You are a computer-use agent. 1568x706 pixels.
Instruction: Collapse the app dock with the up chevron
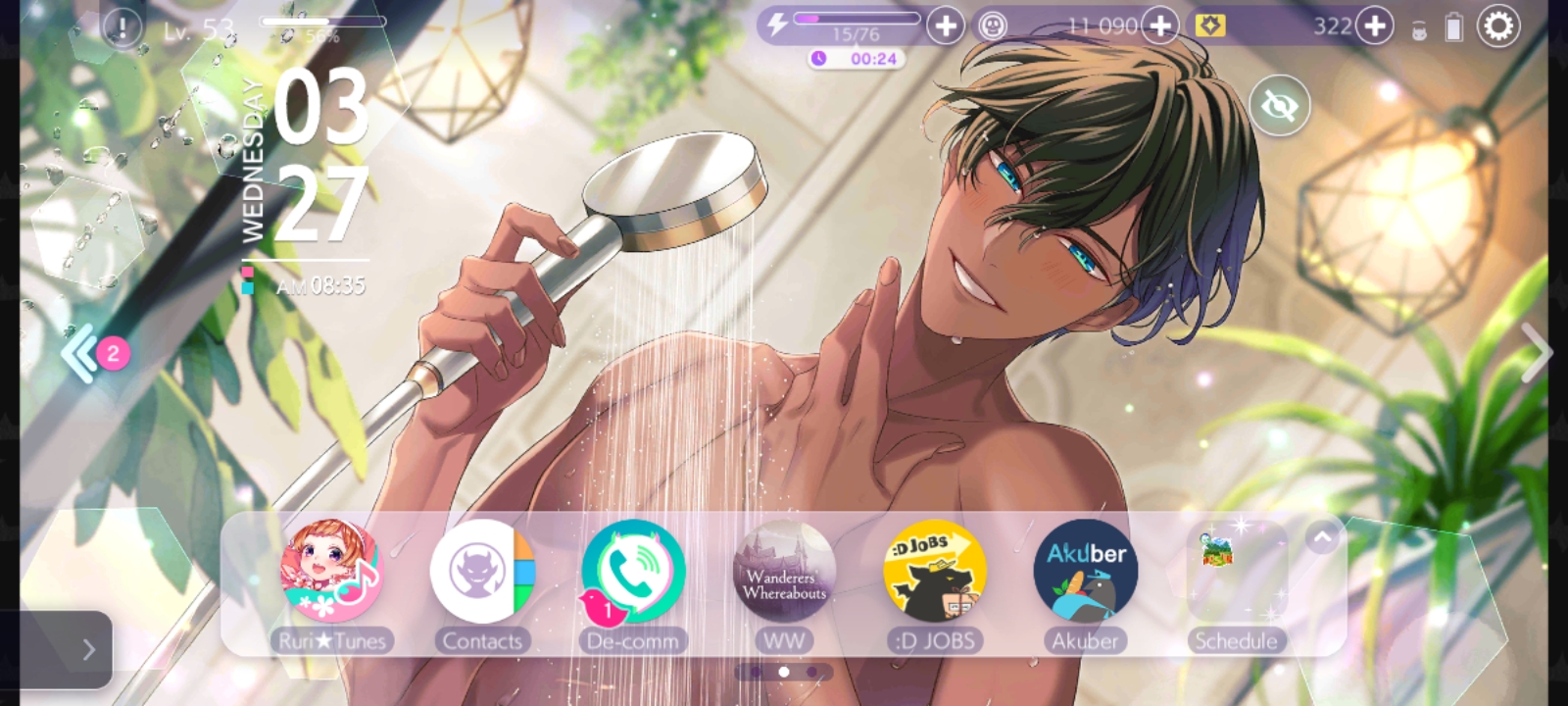coord(1322,537)
